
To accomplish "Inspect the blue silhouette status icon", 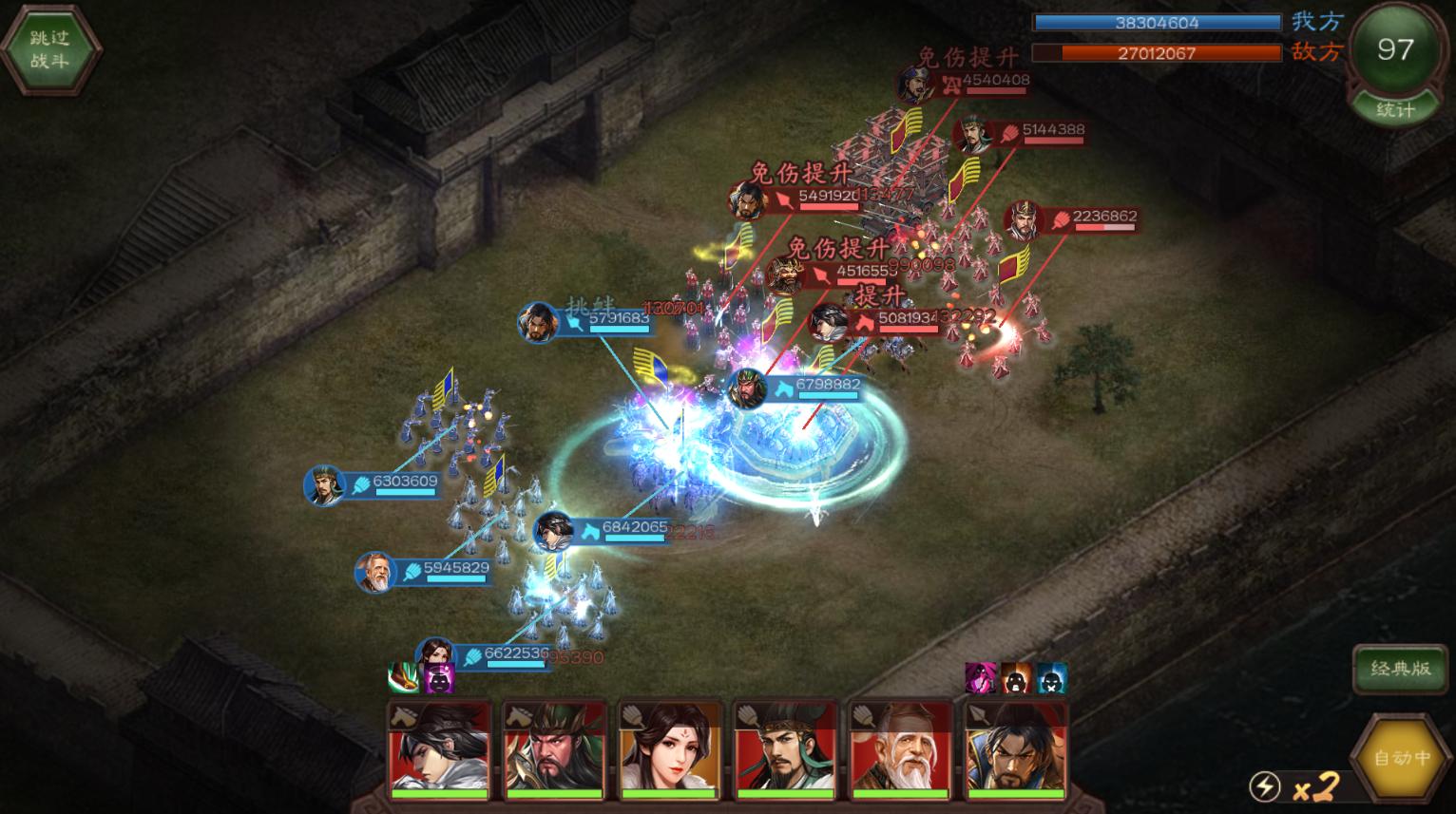I will coord(1051,678).
